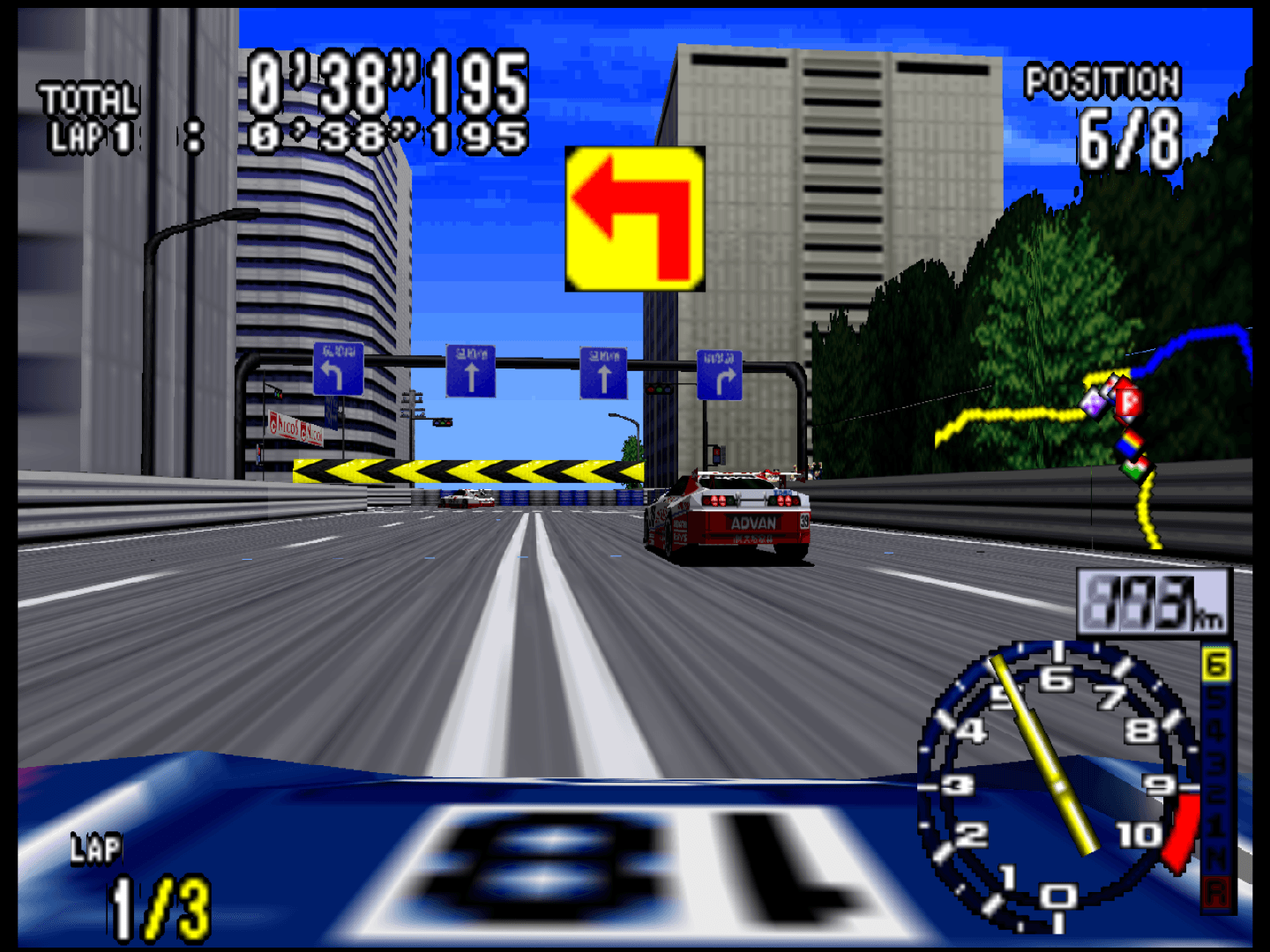Click the second straight-ahead overhead sign

tap(603, 372)
